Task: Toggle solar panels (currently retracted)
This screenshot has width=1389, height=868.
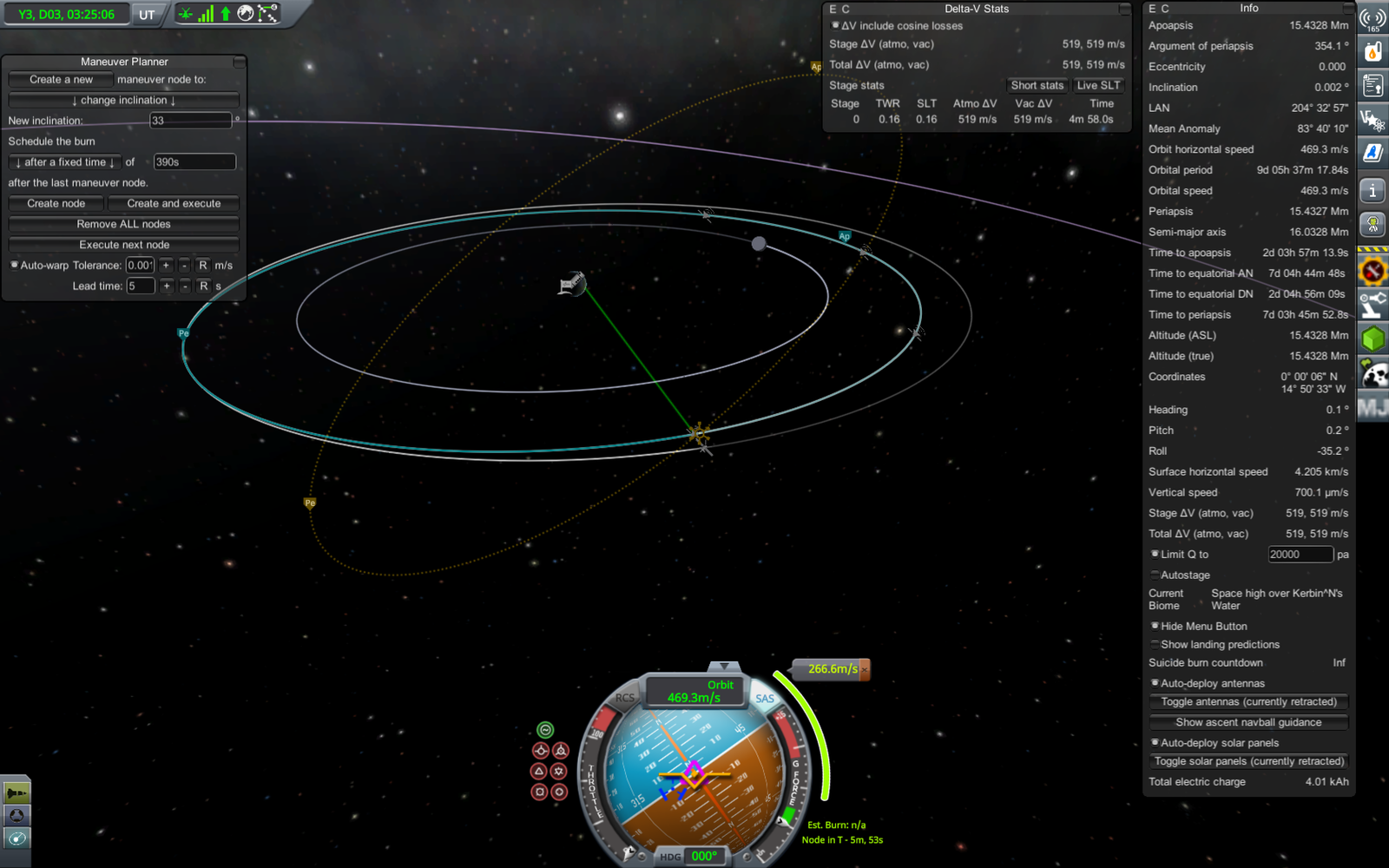Action: pyautogui.click(x=1248, y=761)
